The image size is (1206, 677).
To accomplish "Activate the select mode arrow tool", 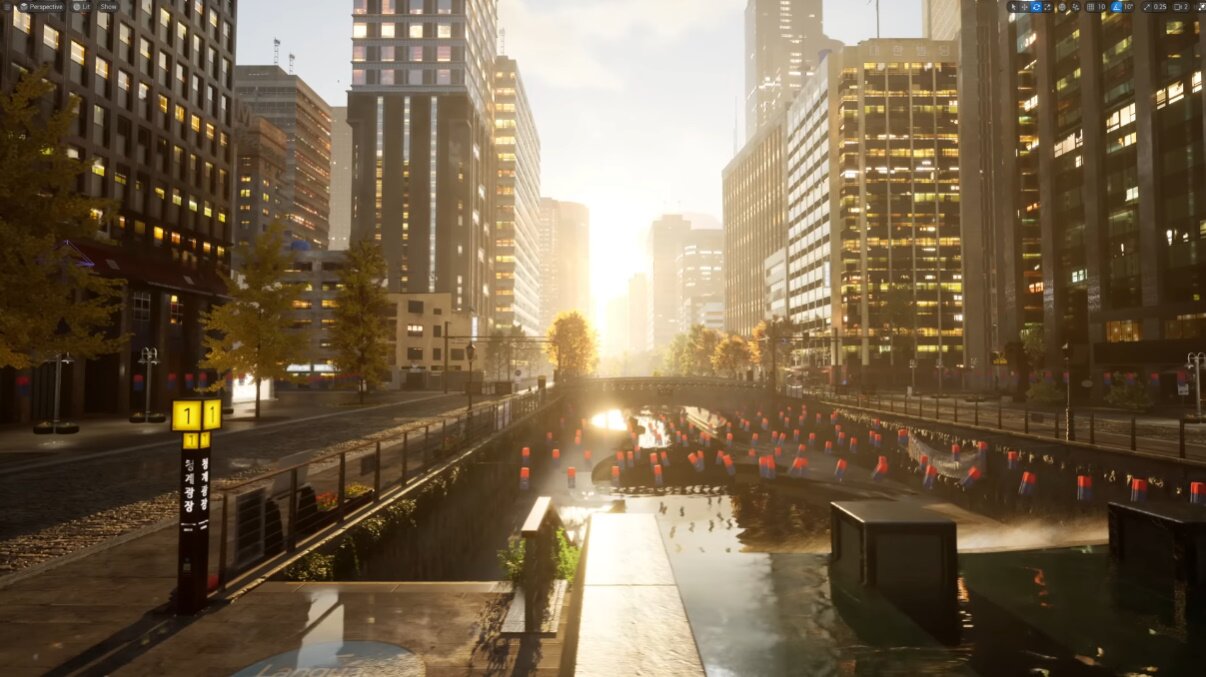I will click(x=1013, y=6).
